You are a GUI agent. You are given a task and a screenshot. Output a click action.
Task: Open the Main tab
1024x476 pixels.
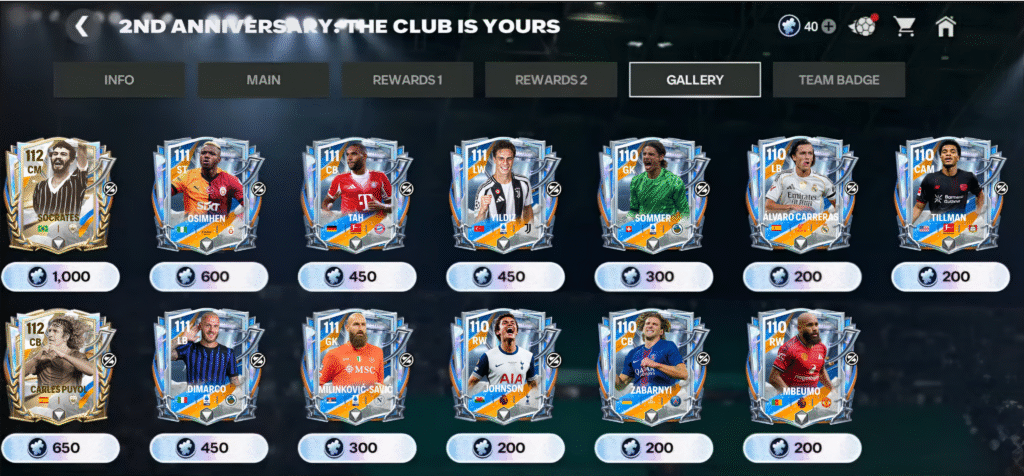[x=263, y=80]
